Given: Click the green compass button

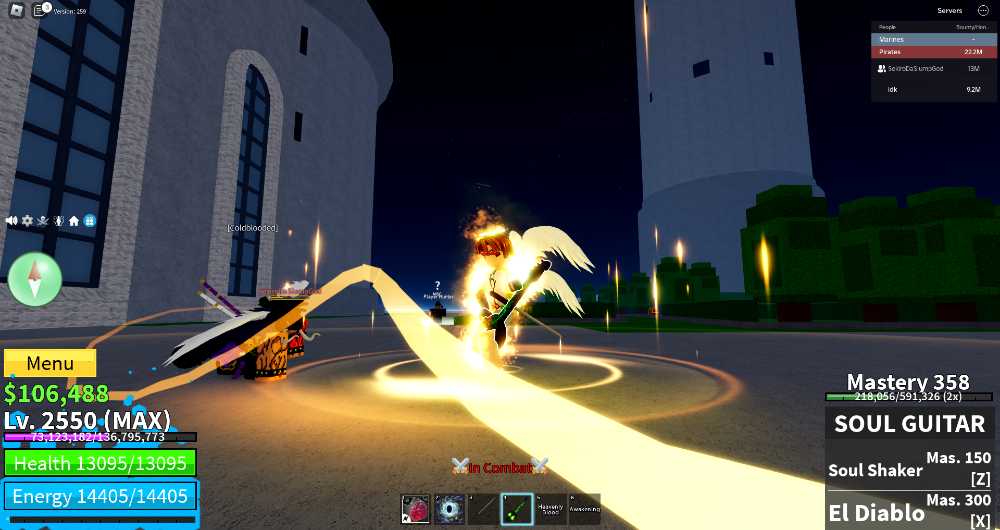Looking at the screenshot, I should 35,279.
